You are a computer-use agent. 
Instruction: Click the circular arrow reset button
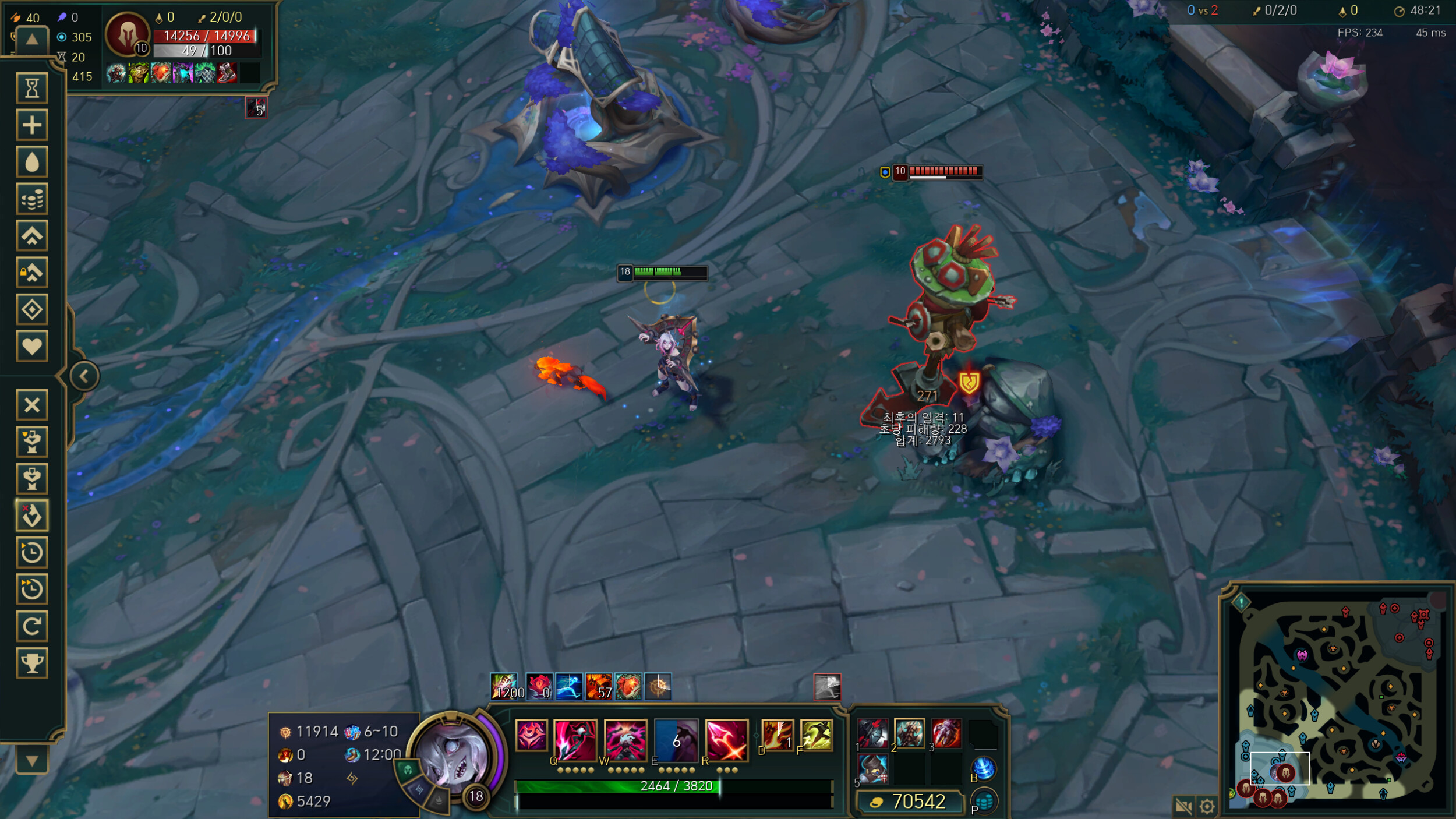click(32, 626)
